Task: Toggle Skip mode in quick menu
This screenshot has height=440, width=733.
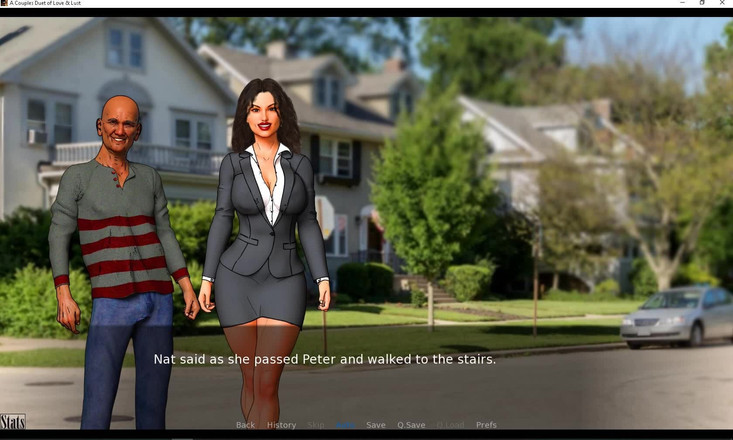Action: (x=316, y=425)
